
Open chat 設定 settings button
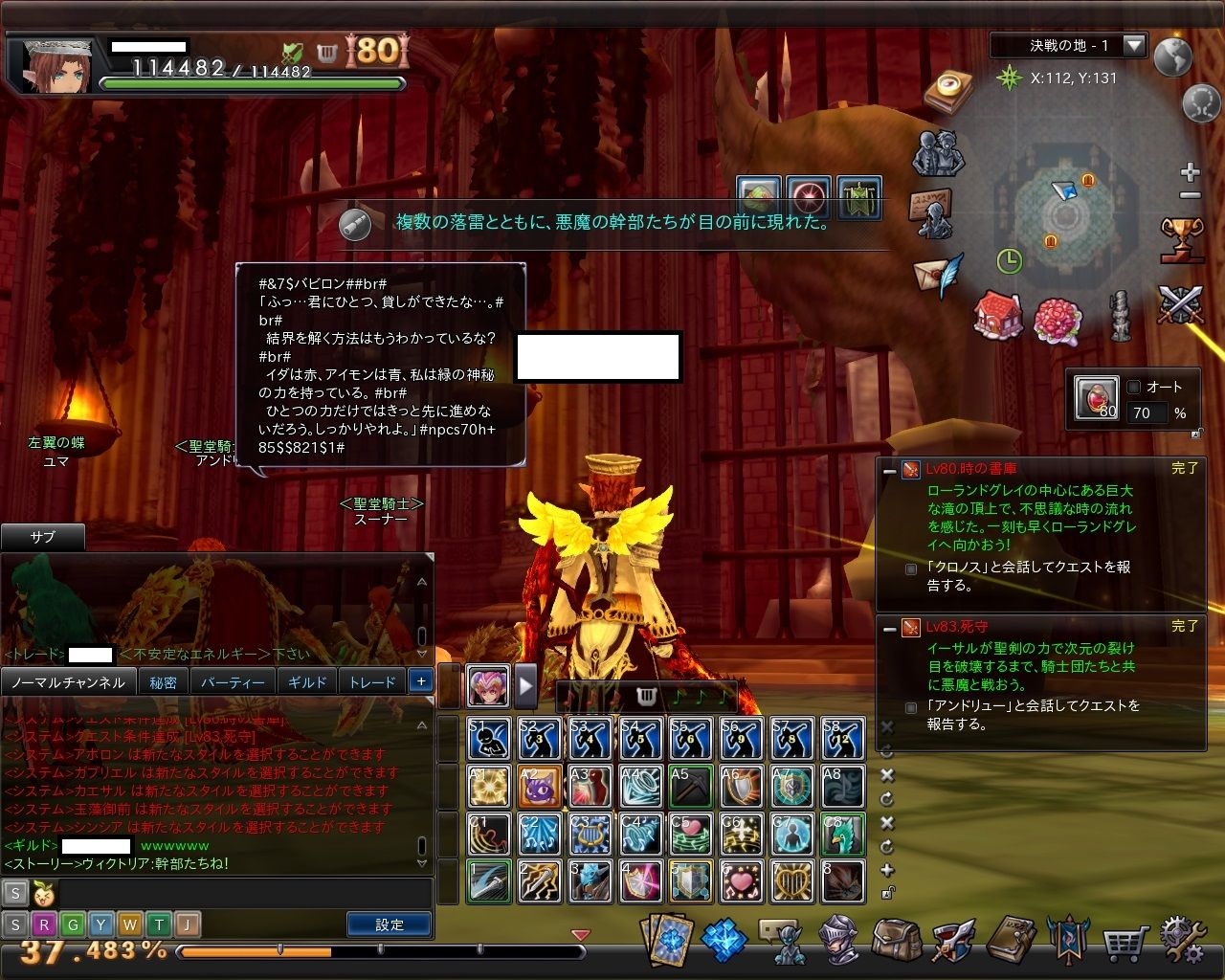click(x=390, y=924)
